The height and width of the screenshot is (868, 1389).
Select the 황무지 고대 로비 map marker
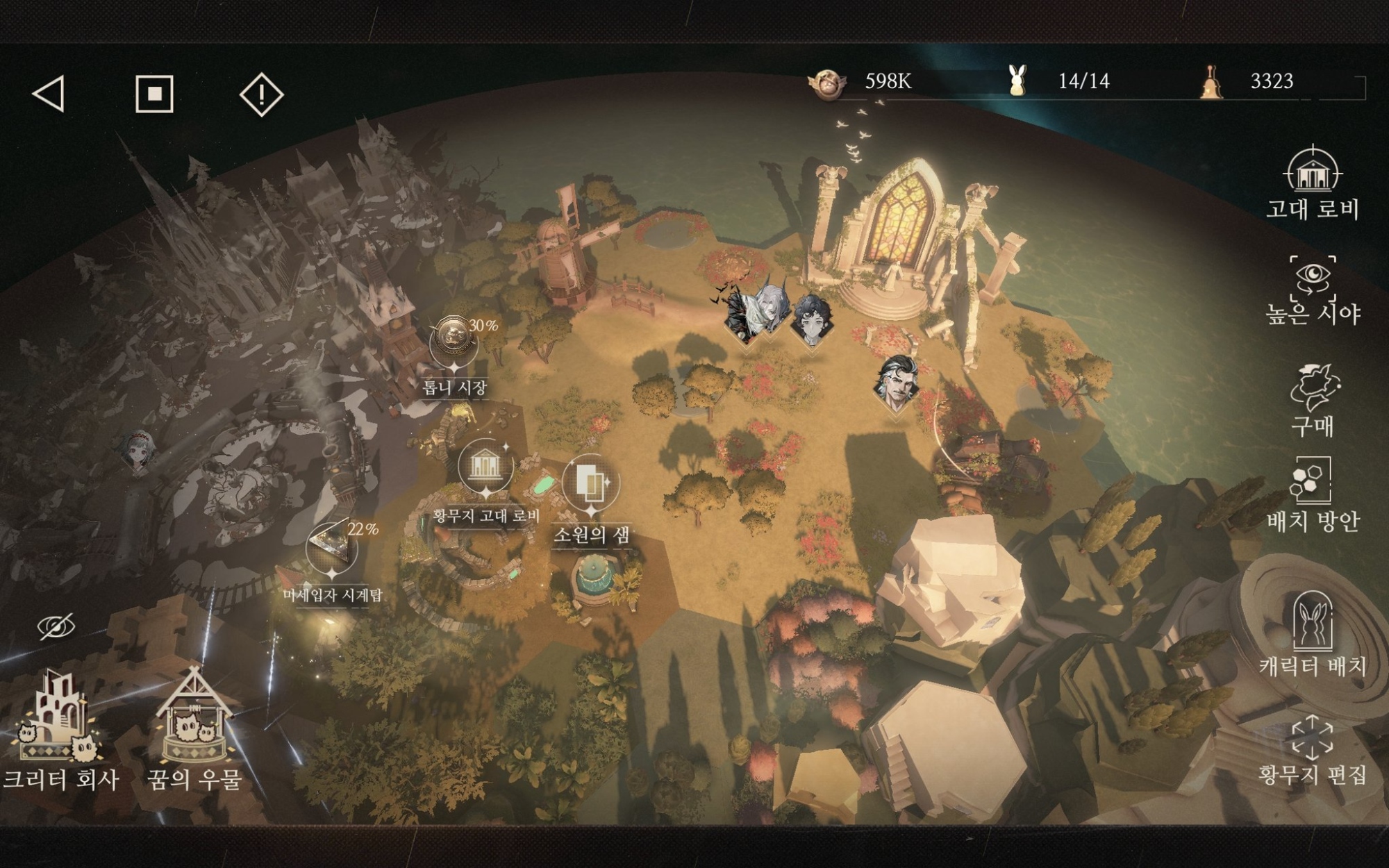pyautogui.click(x=485, y=467)
